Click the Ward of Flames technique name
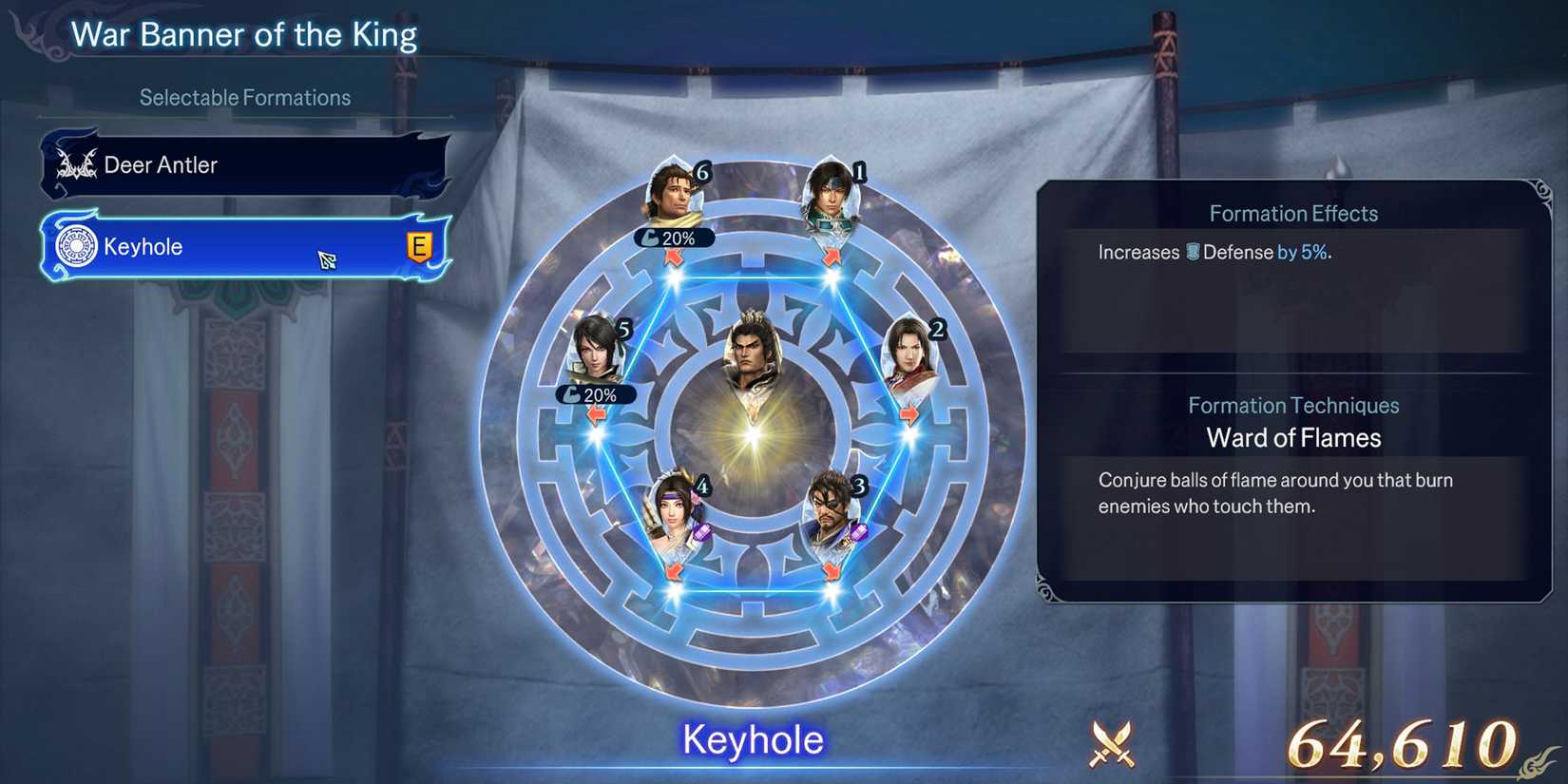 1293,438
